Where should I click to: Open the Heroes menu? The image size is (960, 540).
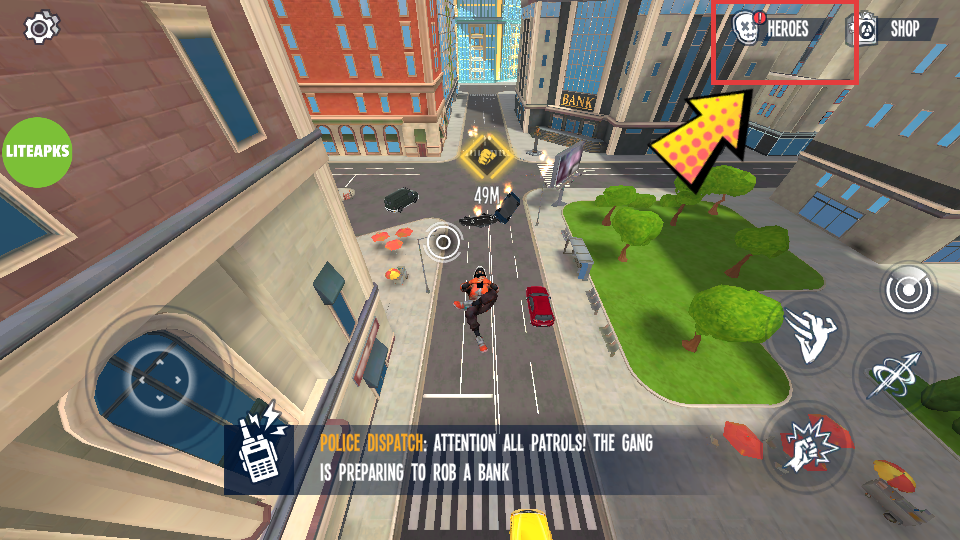(x=775, y=29)
